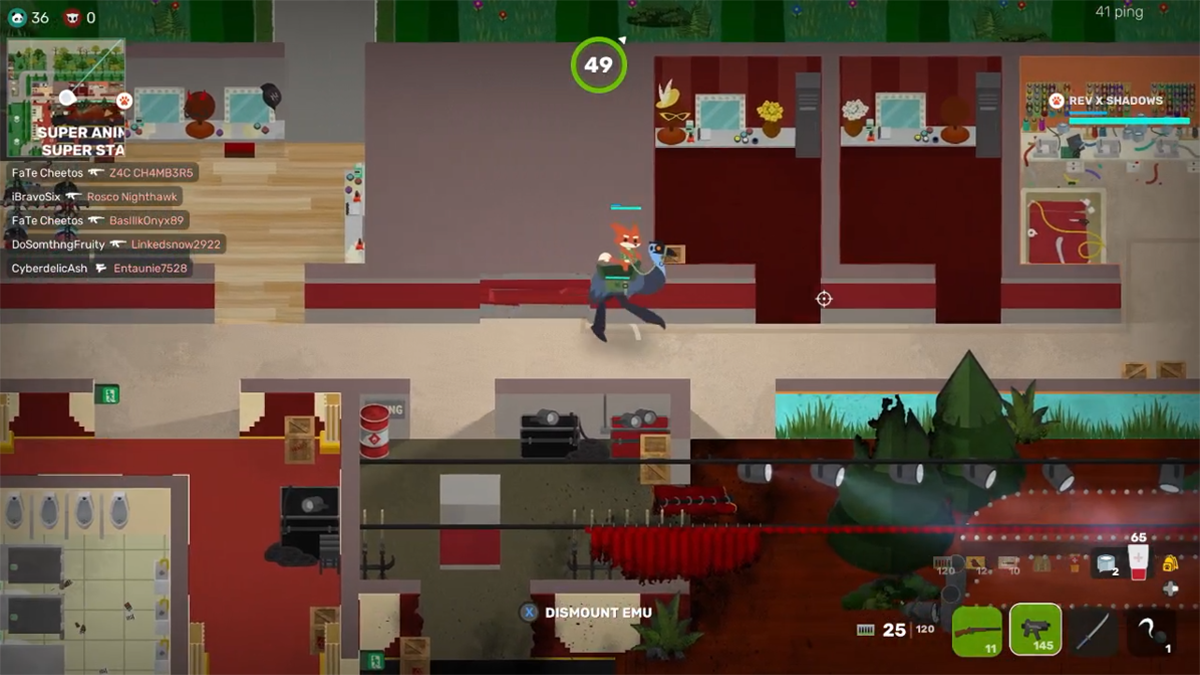Viewport: 1200px width, 675px height.
Task: Drink from the health juice cup
Action: coord(1138,563)
